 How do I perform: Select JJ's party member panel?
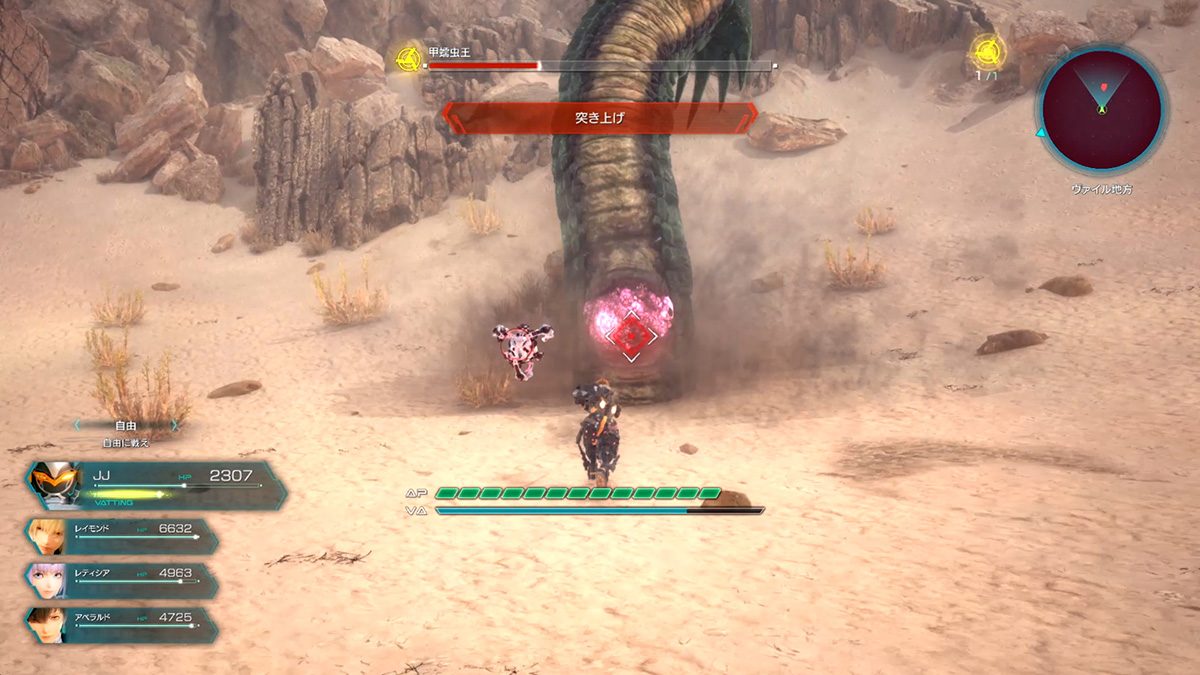[x=155, y=485]
